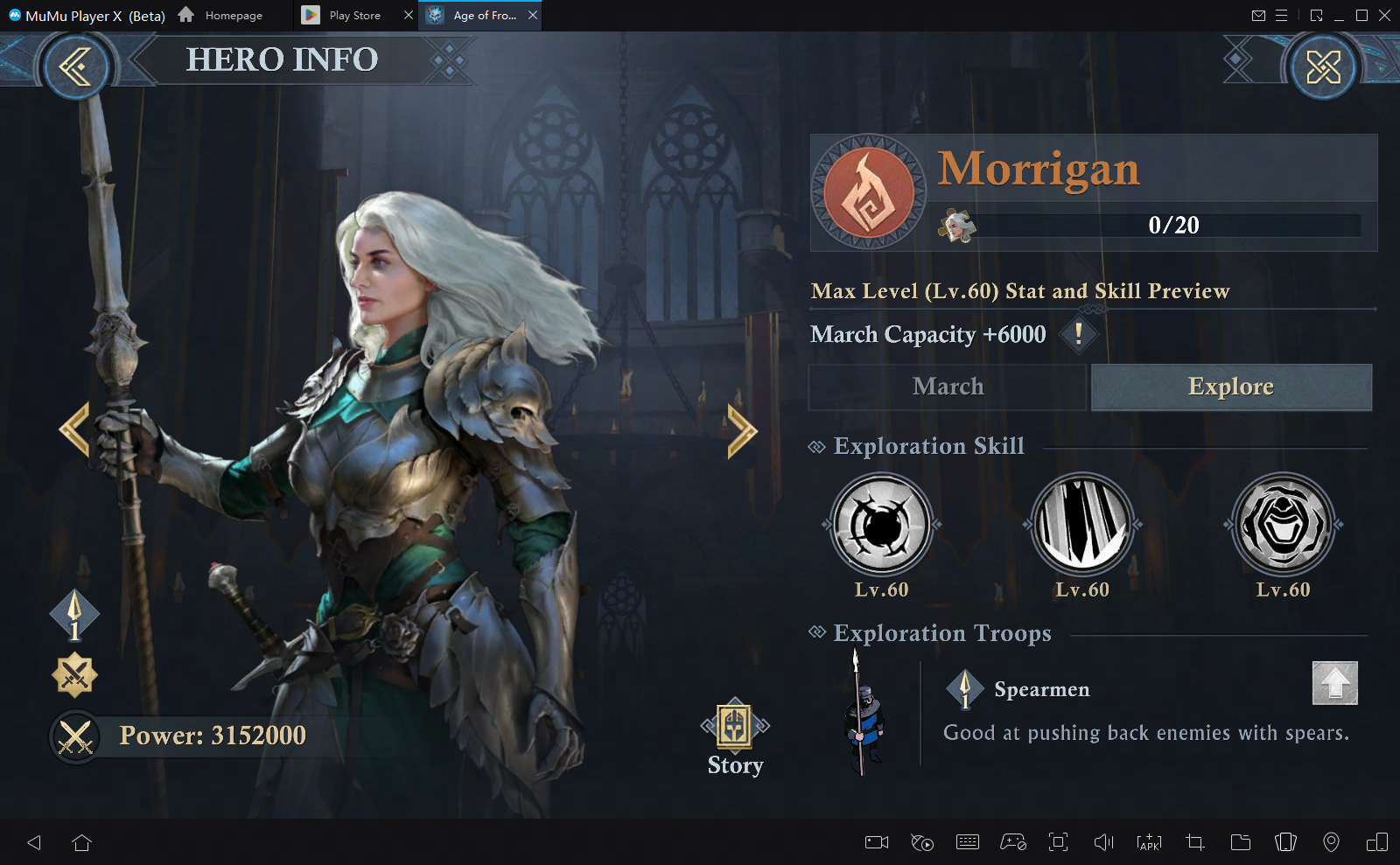
Task: Click the screen recording icon in the toolbar
Action: pos(876,842)
